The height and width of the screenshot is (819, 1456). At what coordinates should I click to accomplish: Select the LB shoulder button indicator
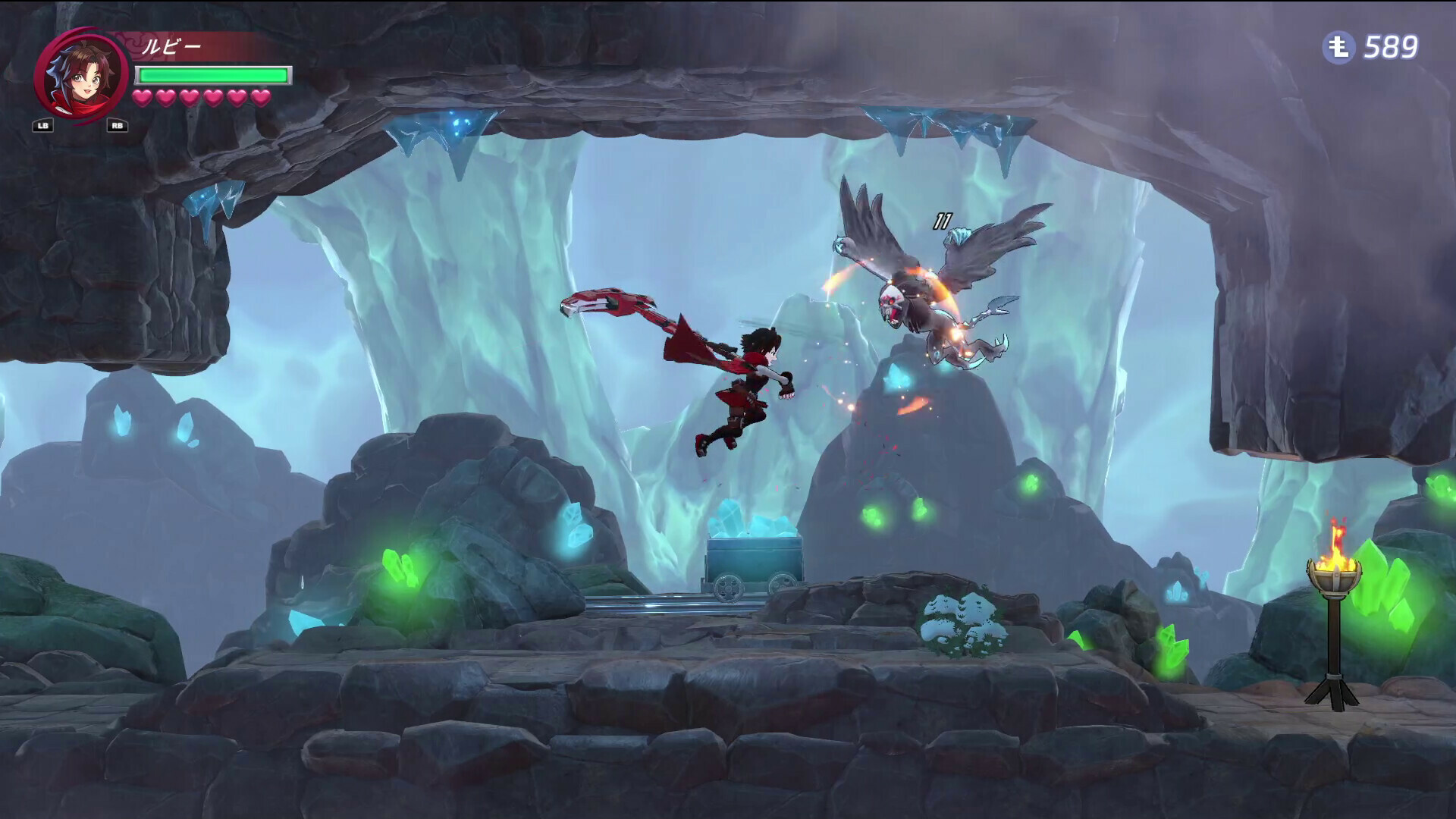click(44, 126)
